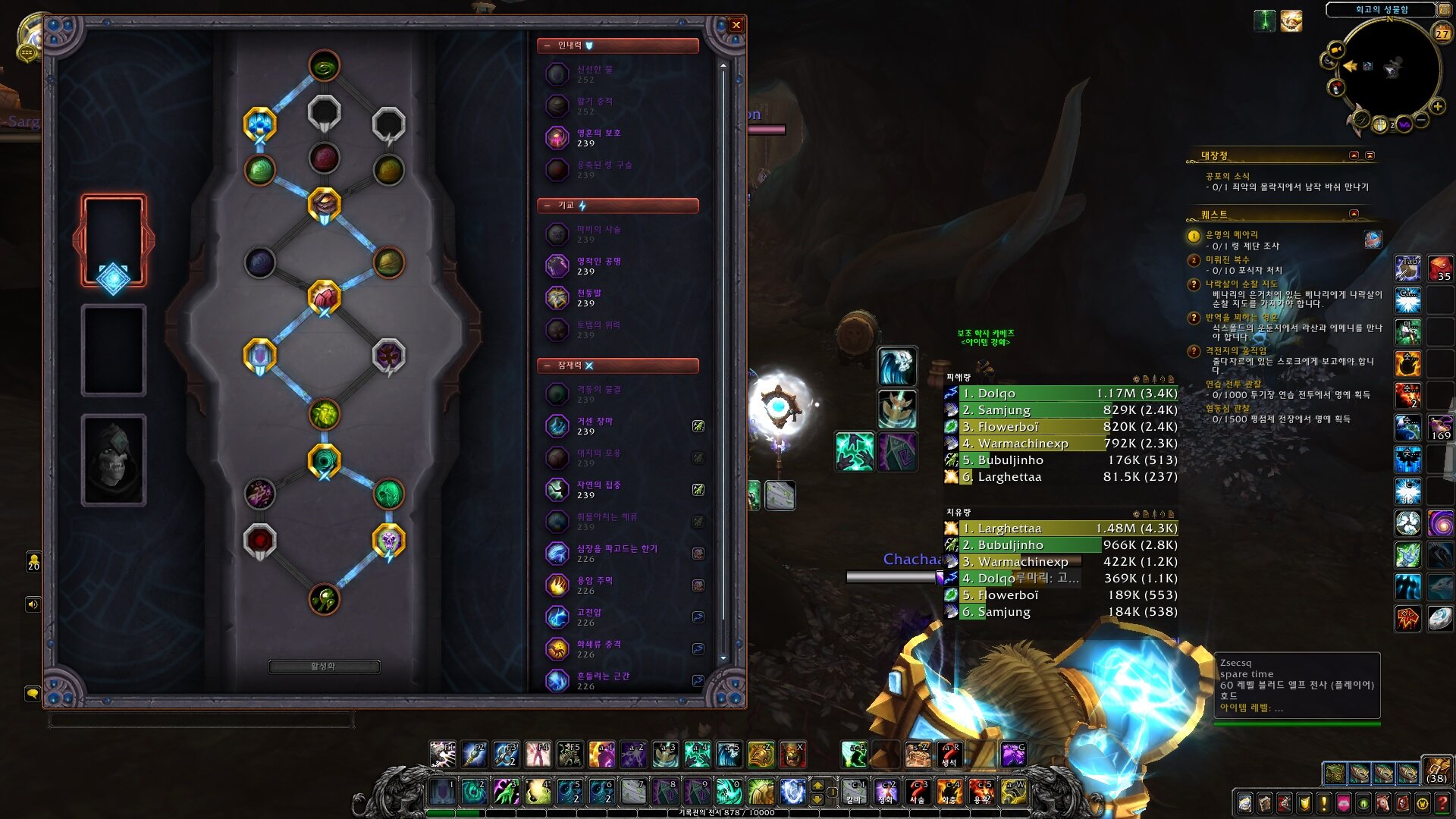
Task: Track the 운명의 메아리 quest
Action: coord(1232,235)
